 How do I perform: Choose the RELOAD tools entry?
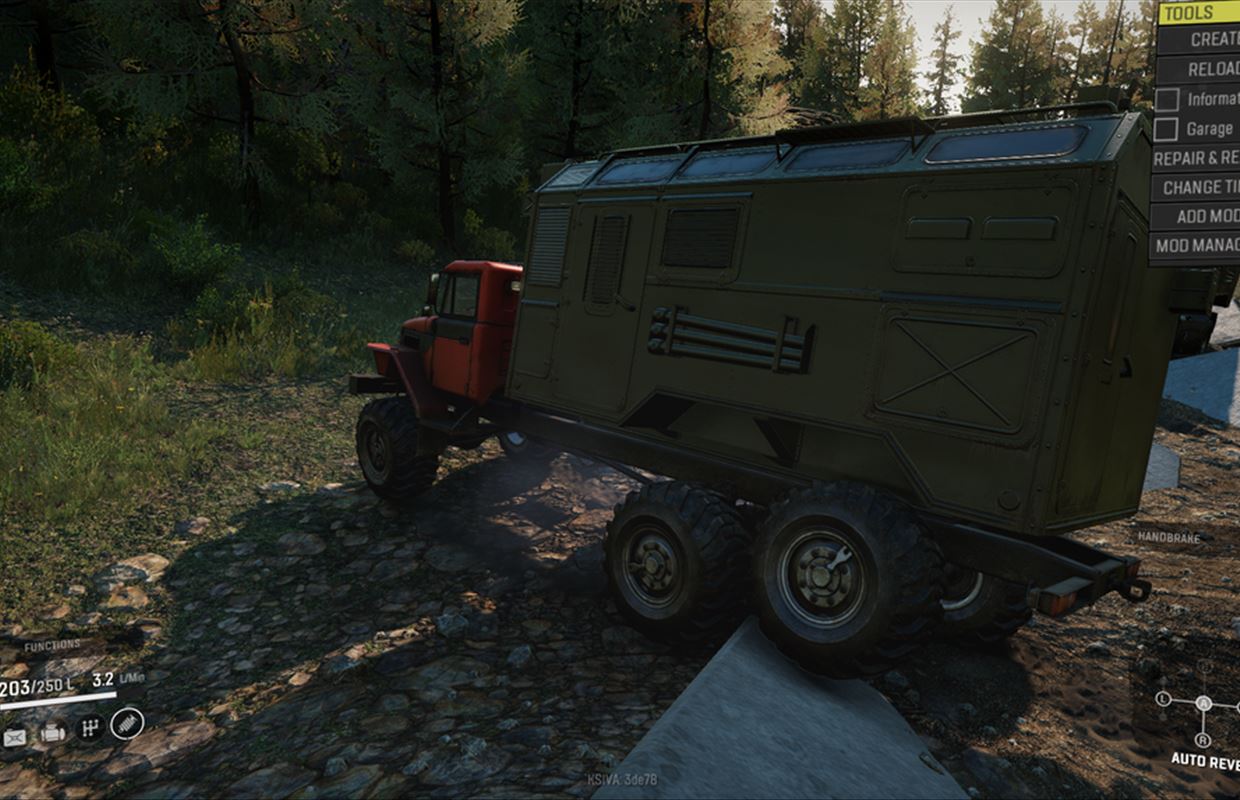click(x=1198, y=69)
